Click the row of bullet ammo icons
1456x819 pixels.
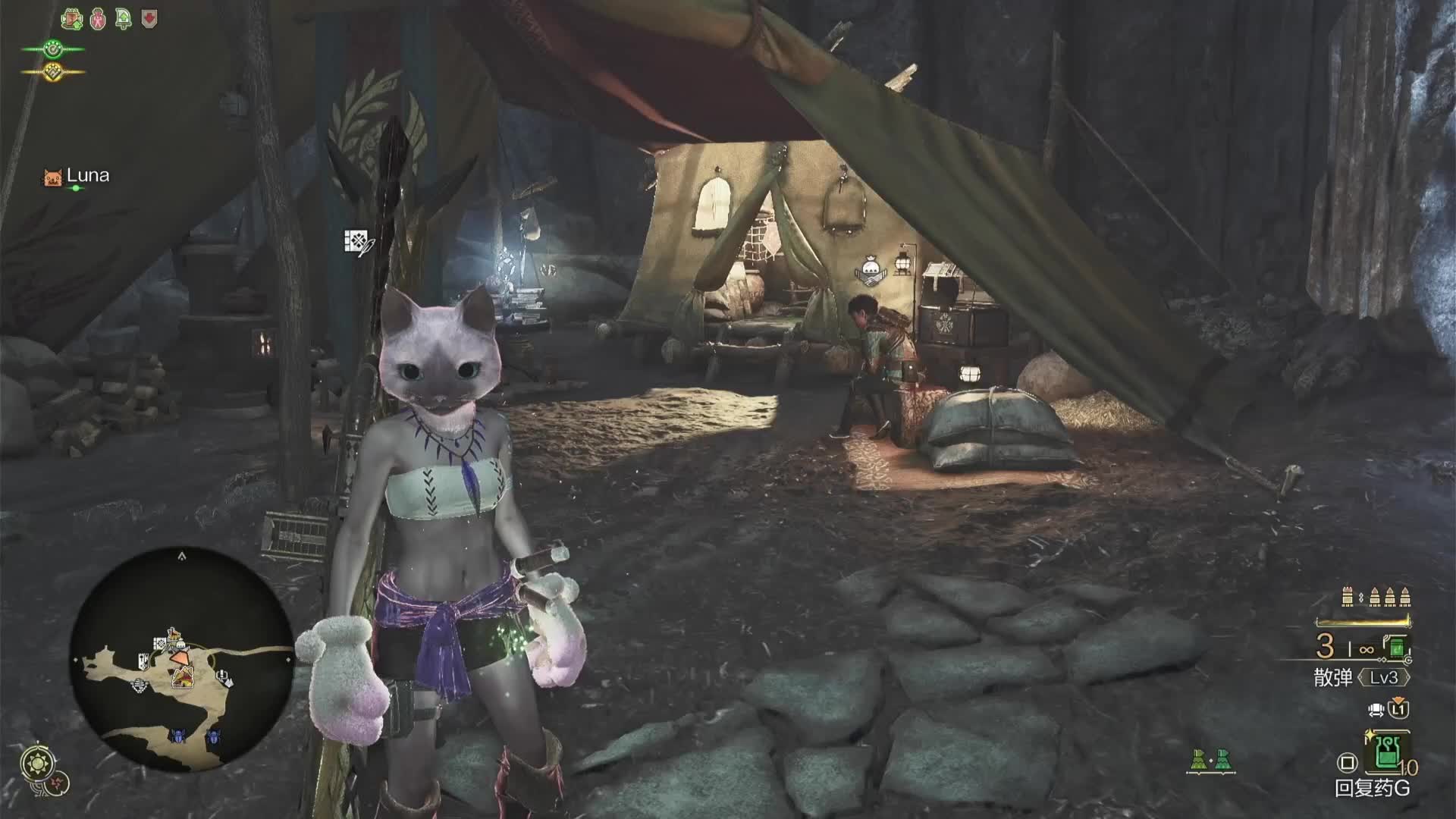1375,597
